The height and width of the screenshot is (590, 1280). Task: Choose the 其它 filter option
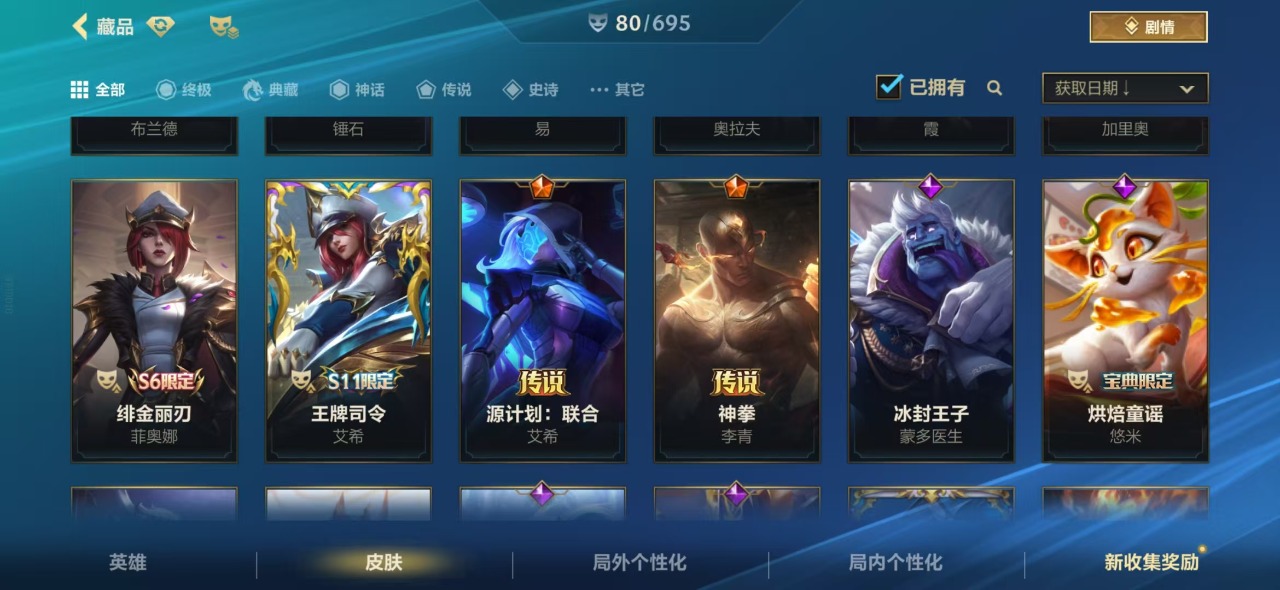[618, 90]
